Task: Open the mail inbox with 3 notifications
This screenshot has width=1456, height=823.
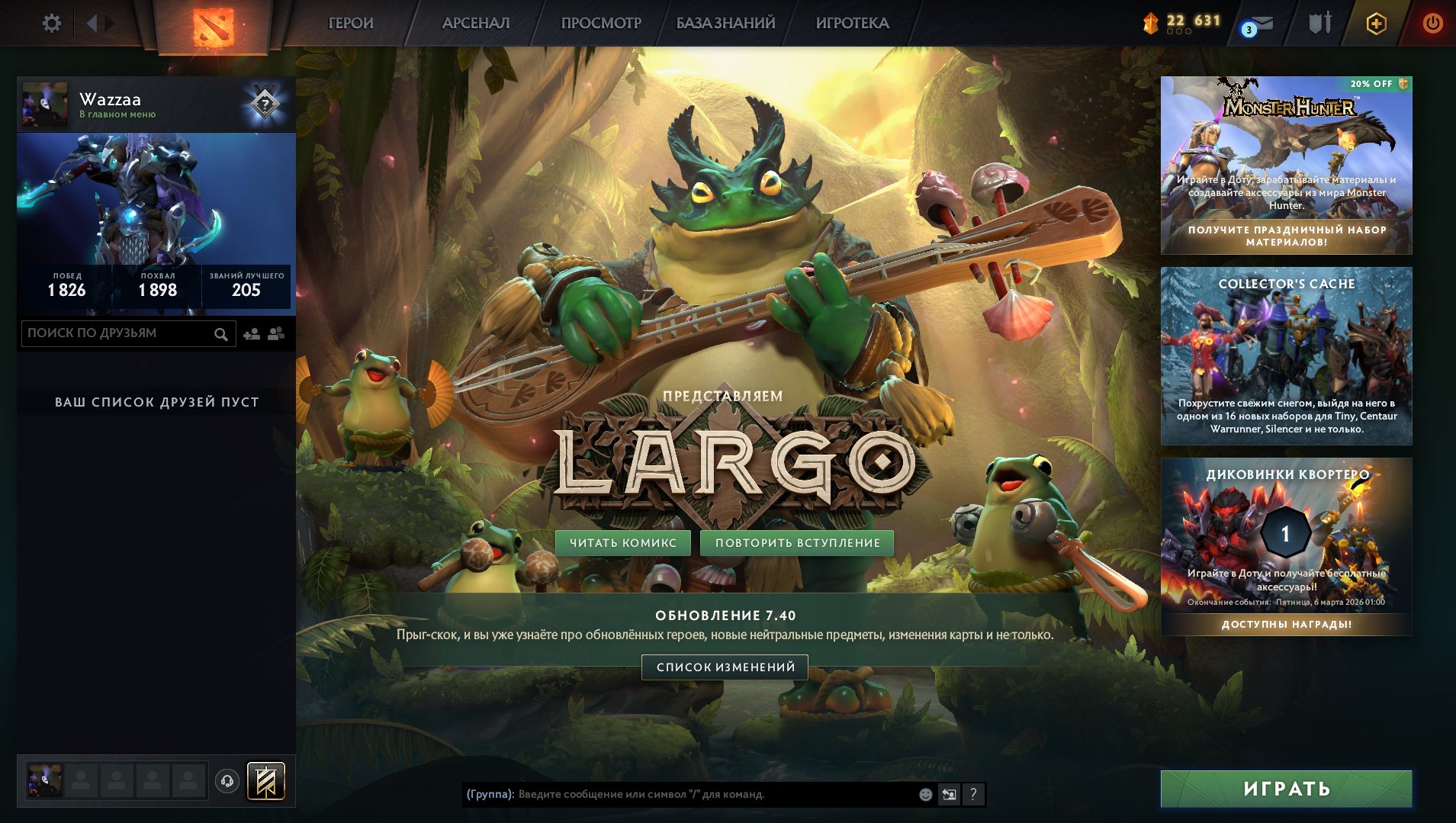Action: coord(1260,24)
